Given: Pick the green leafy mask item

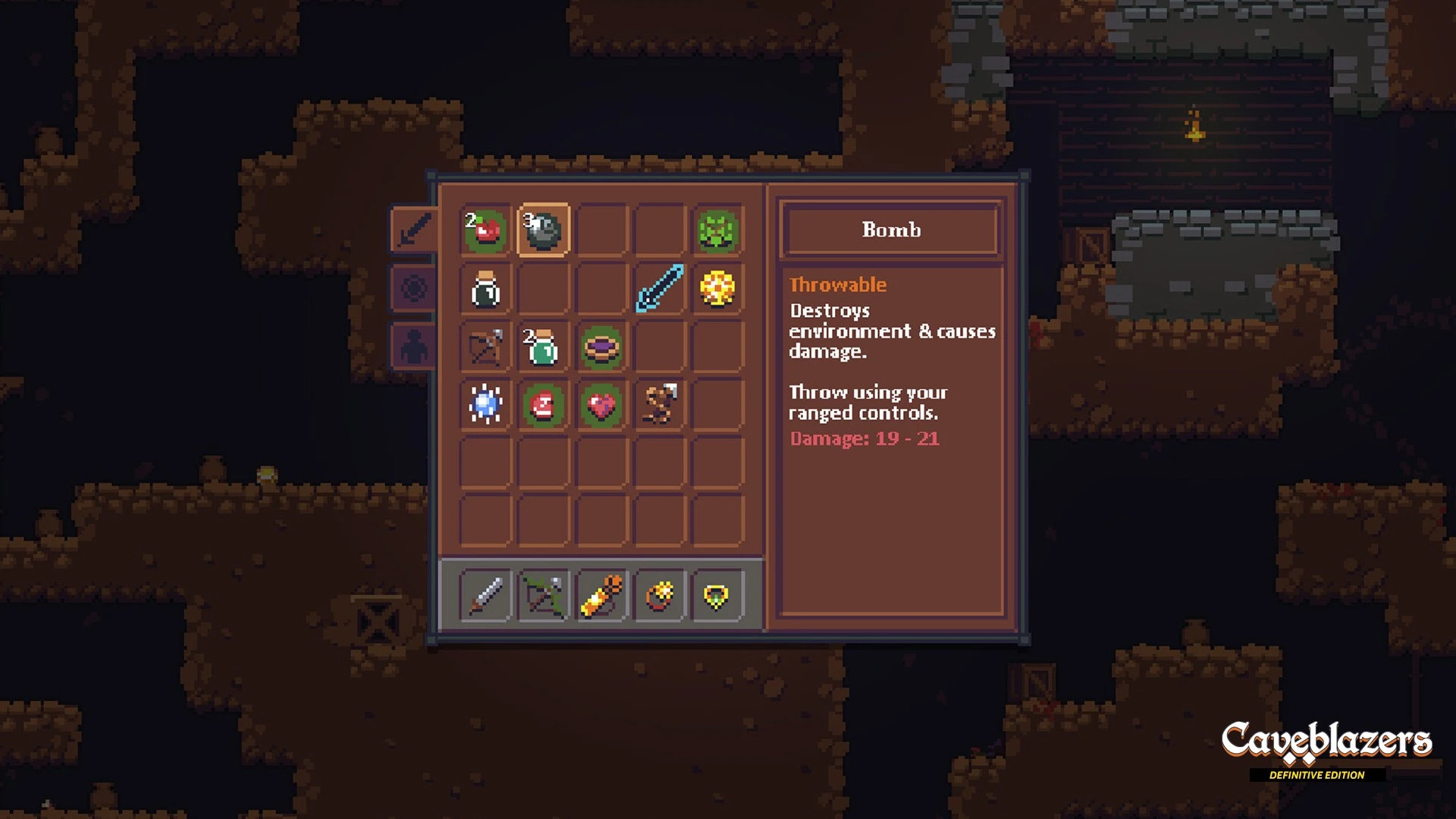Looking at the screenshot, I should 717,230.
